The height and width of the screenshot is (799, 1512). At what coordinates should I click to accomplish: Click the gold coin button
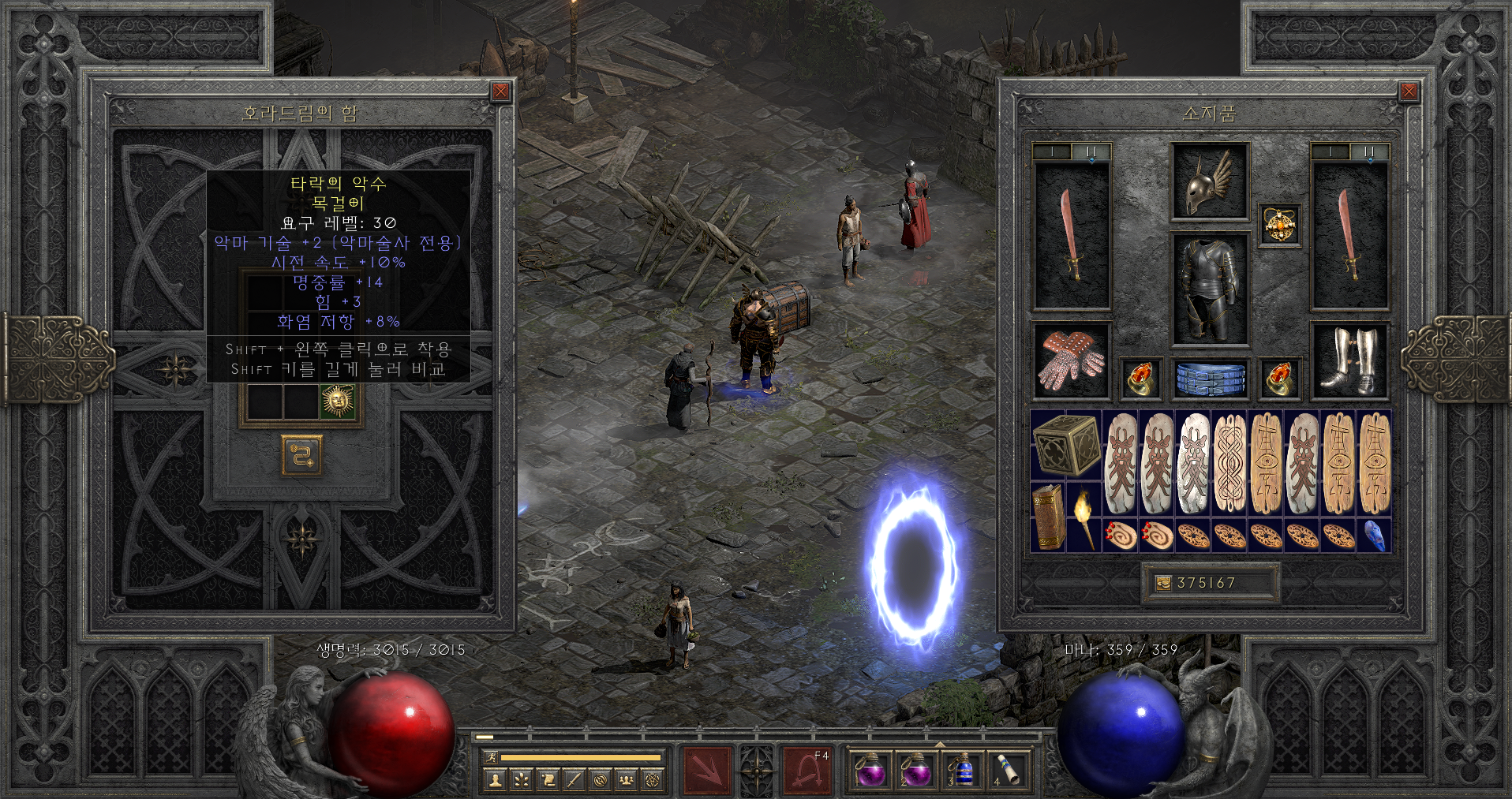coord(1163,583)
